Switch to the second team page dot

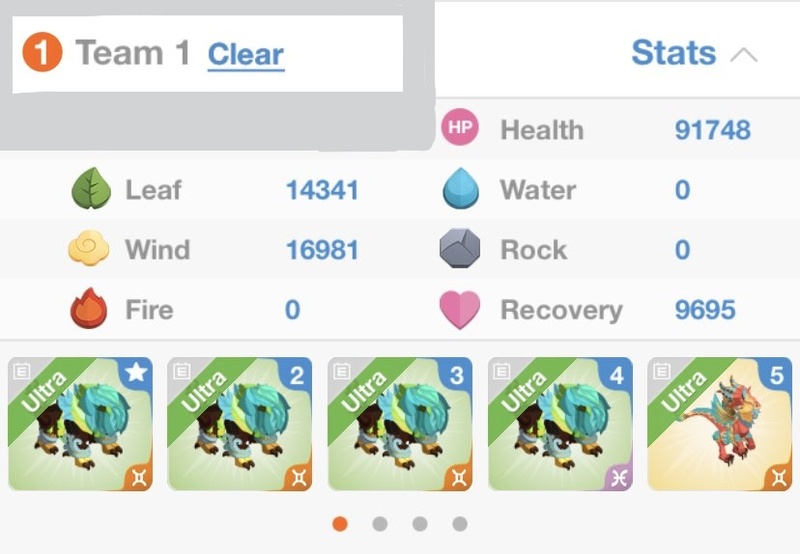coord(380,523)
